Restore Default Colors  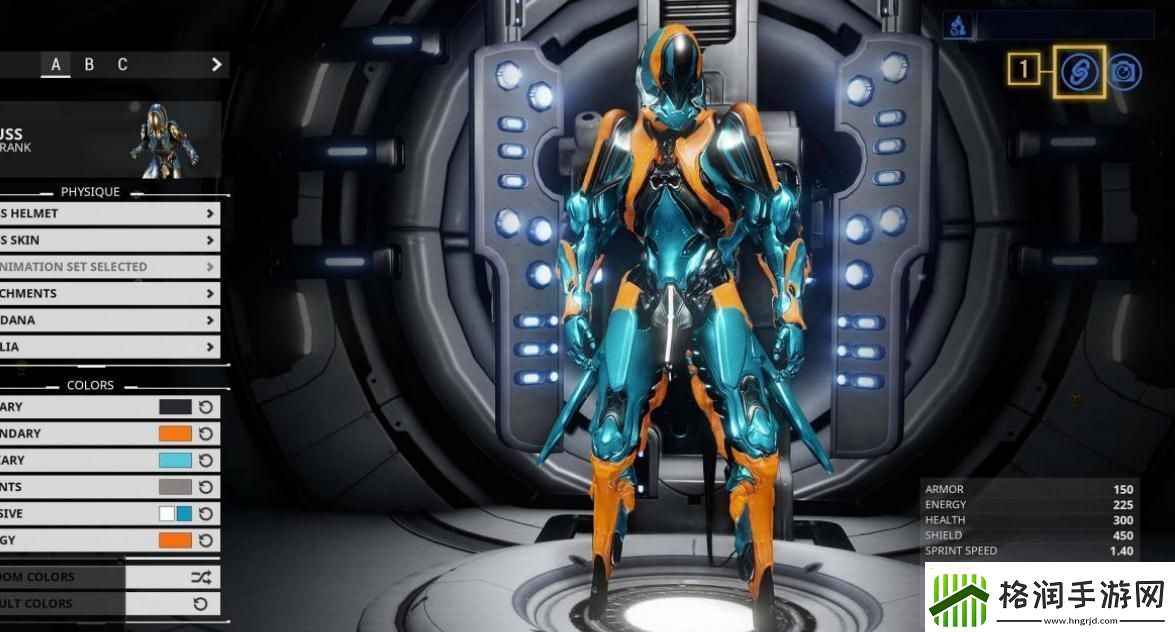click(x=200, y=604)
